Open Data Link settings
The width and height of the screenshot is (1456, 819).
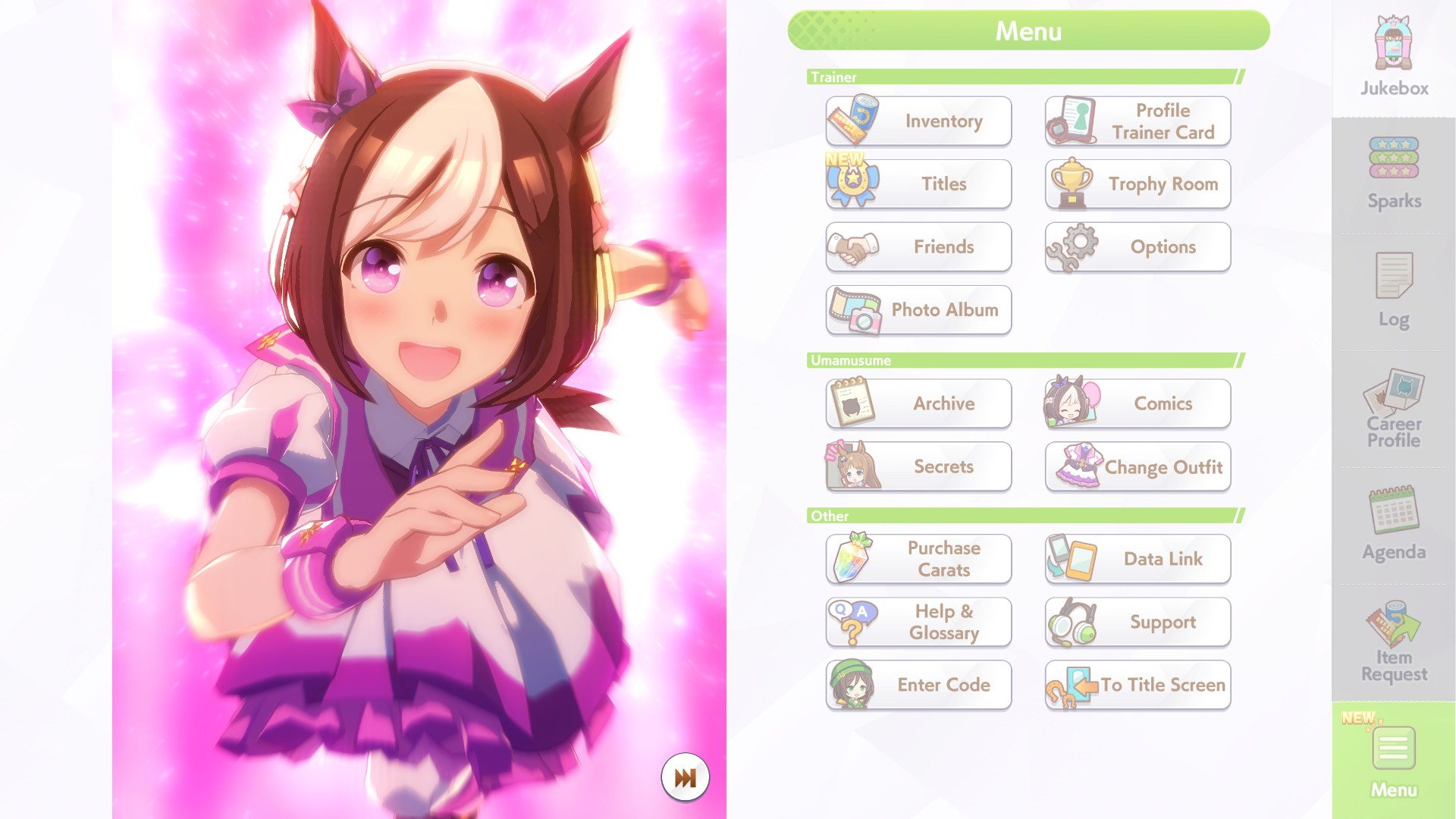(x=1137, y=559)
